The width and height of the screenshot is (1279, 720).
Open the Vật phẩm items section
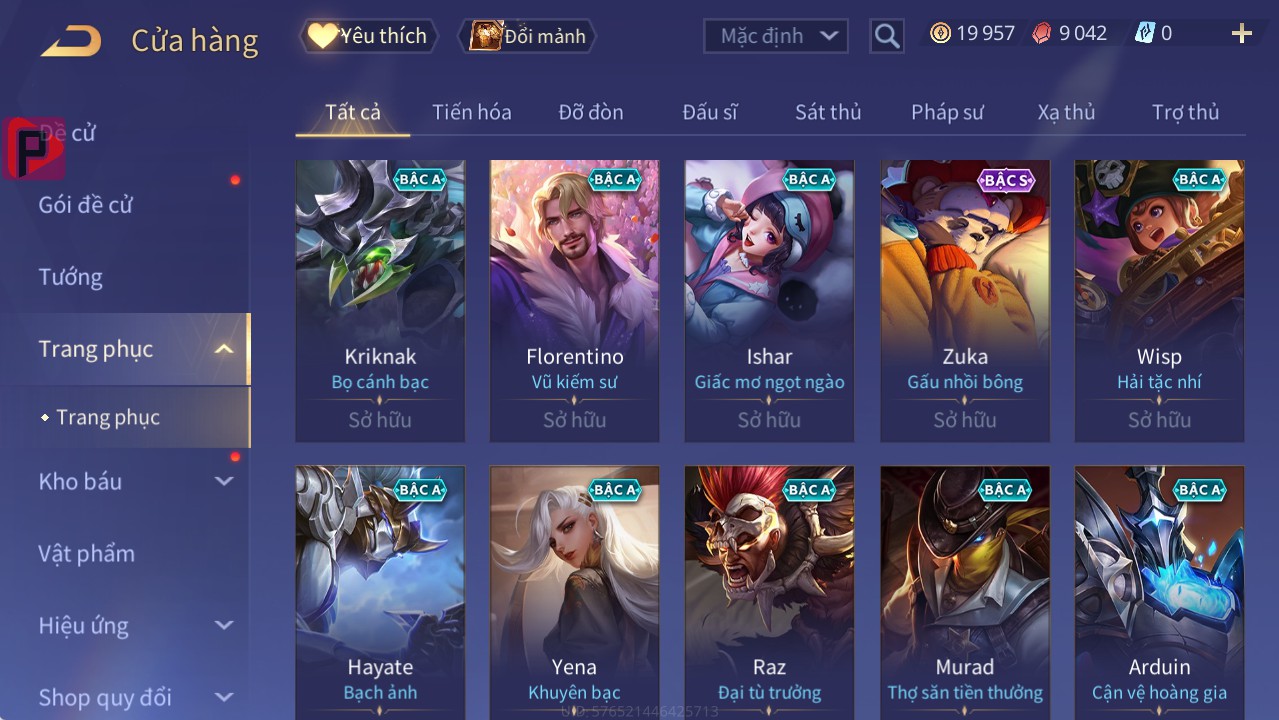(87, 553)
